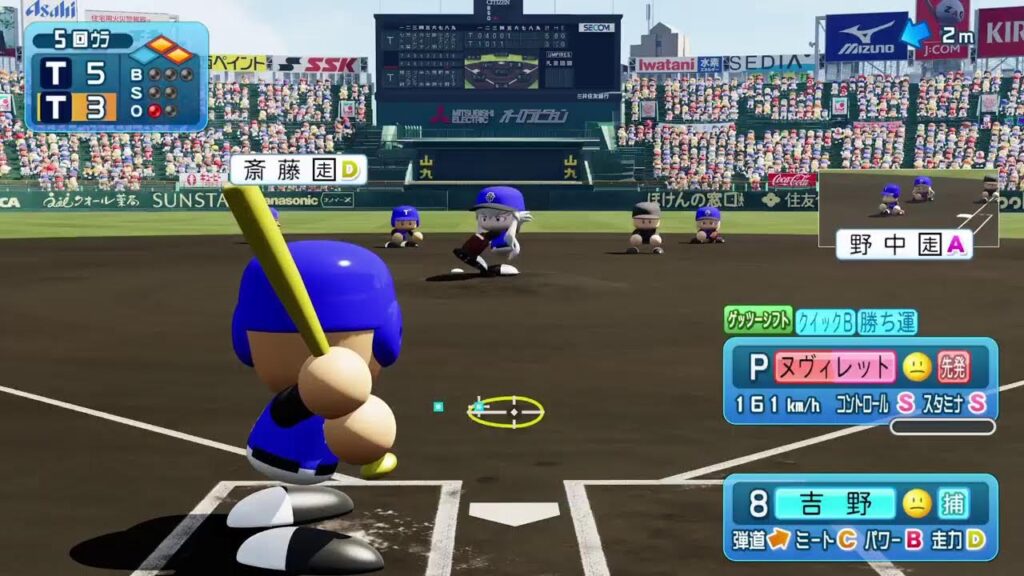The height and width of the screenshot is (576, 1024).
Task: Click the yellow batting meet cursor
Action: point(506,411)
